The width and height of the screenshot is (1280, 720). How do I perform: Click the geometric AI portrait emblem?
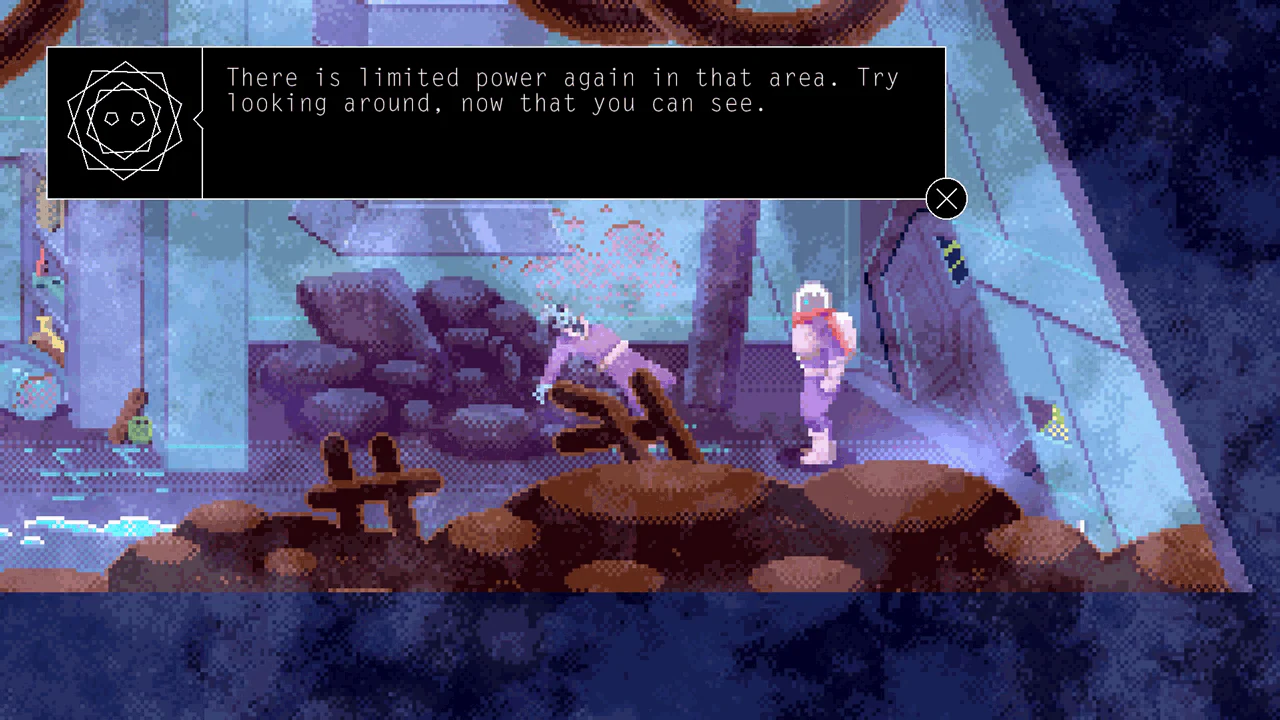point(125,122)
